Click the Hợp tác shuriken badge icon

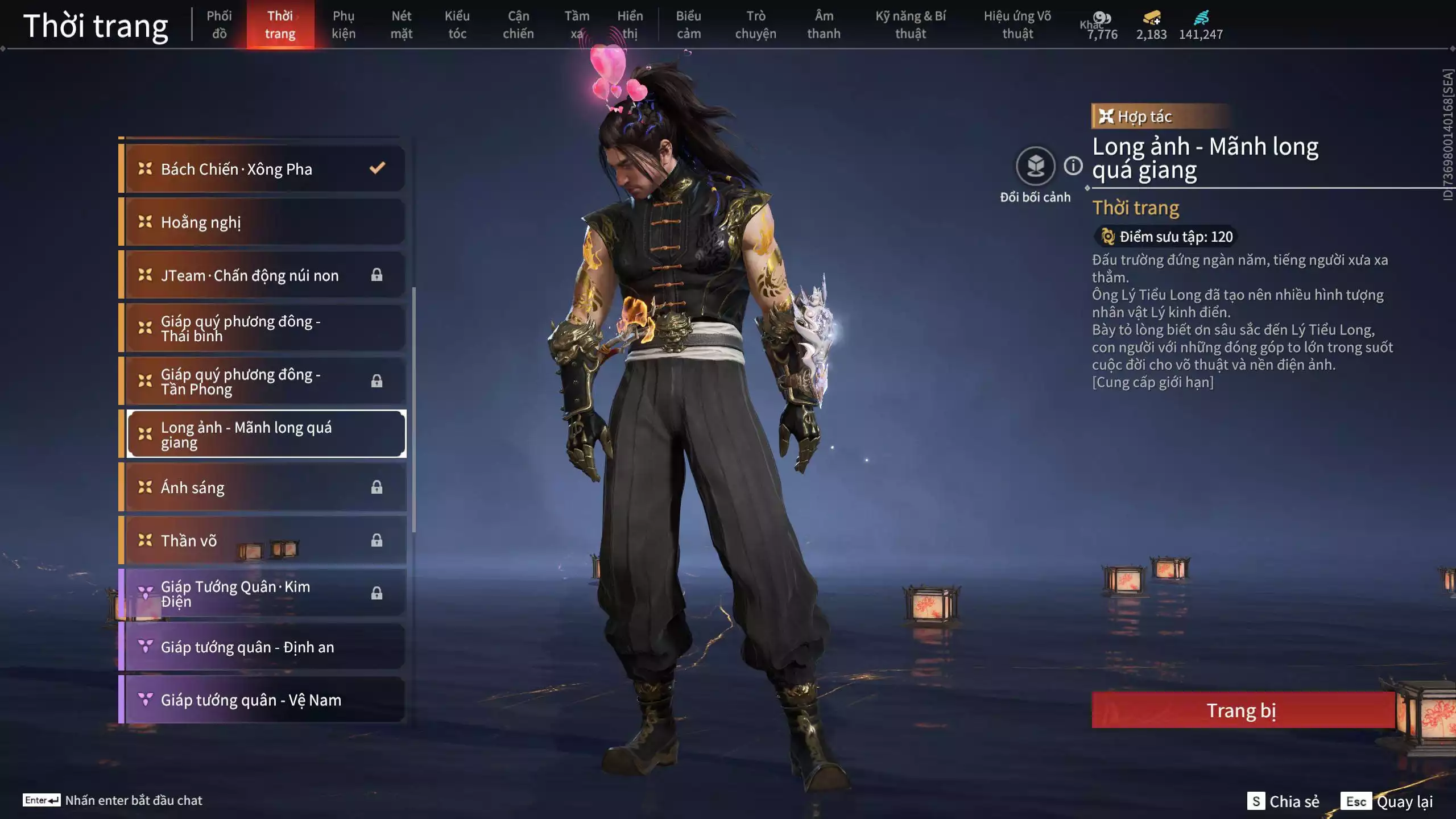click(x=1106, y=117)
